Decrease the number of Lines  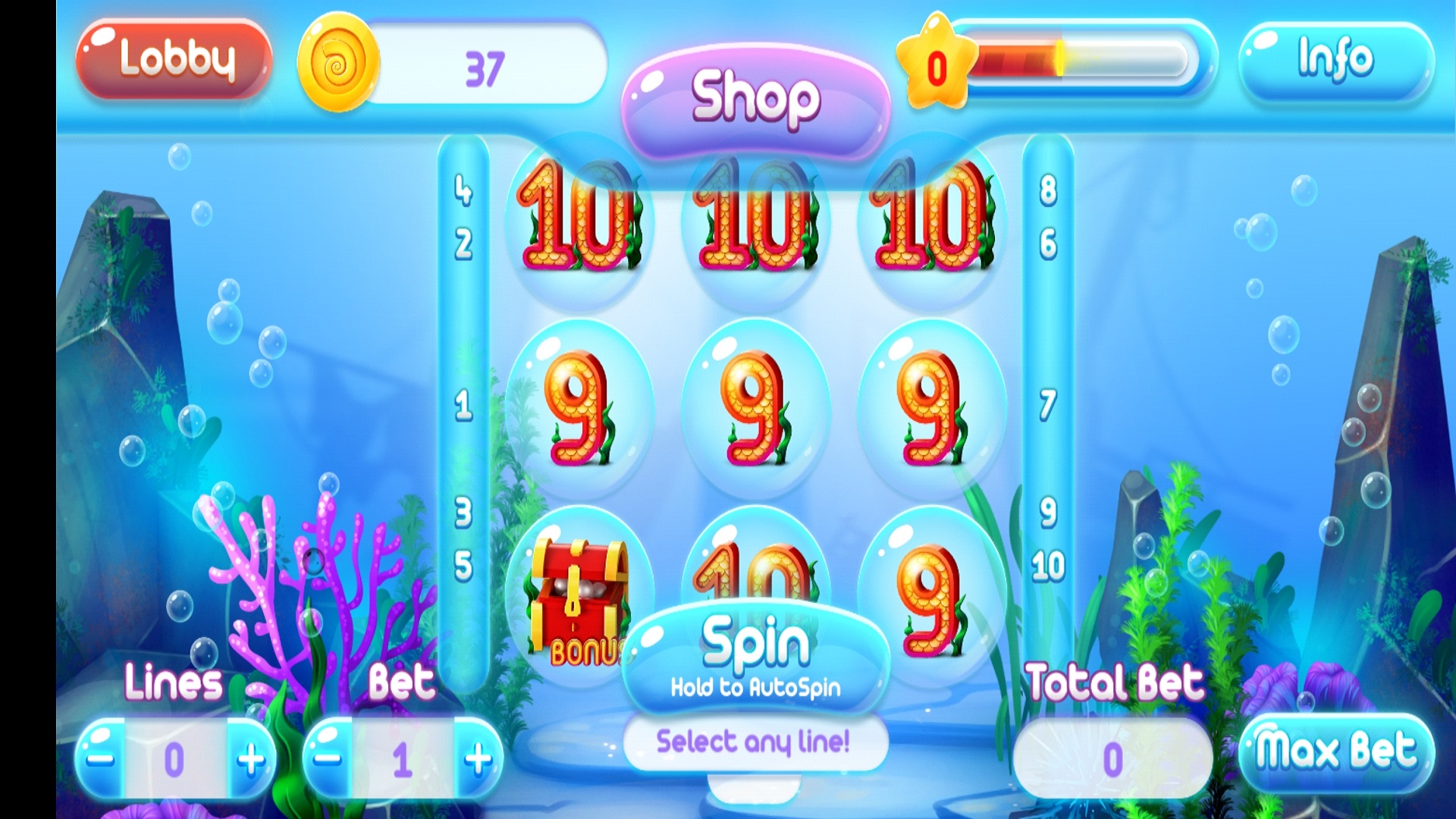[x=99, y=759]
